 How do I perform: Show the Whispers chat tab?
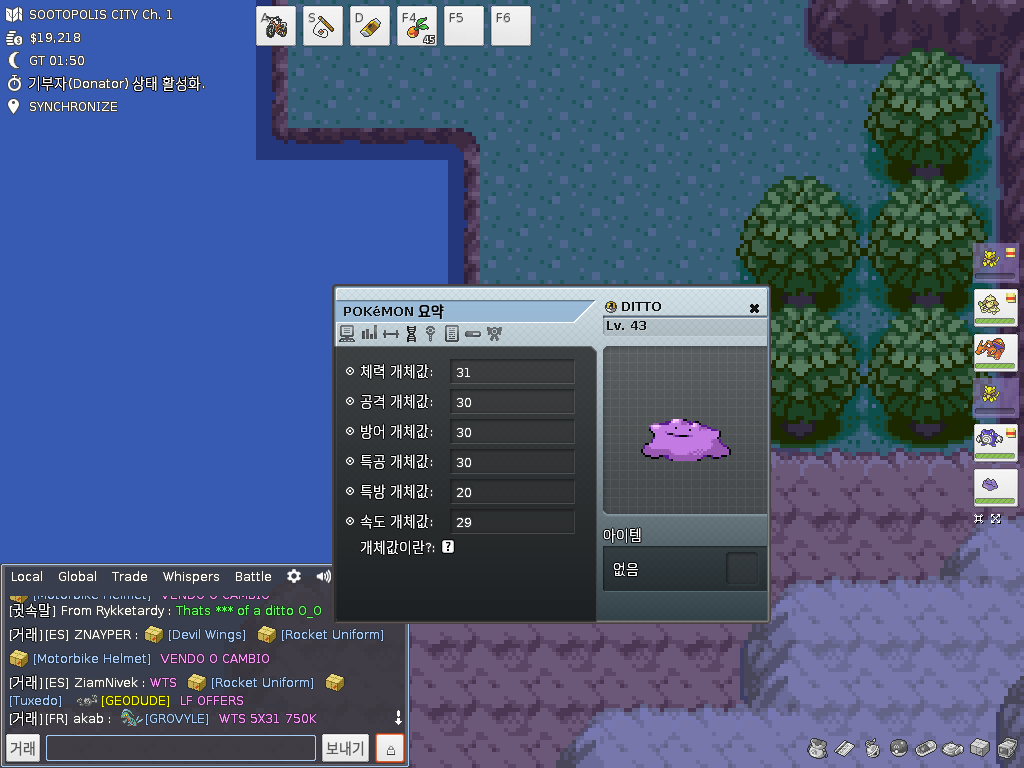pyautogui.click(x=191, y=576)
